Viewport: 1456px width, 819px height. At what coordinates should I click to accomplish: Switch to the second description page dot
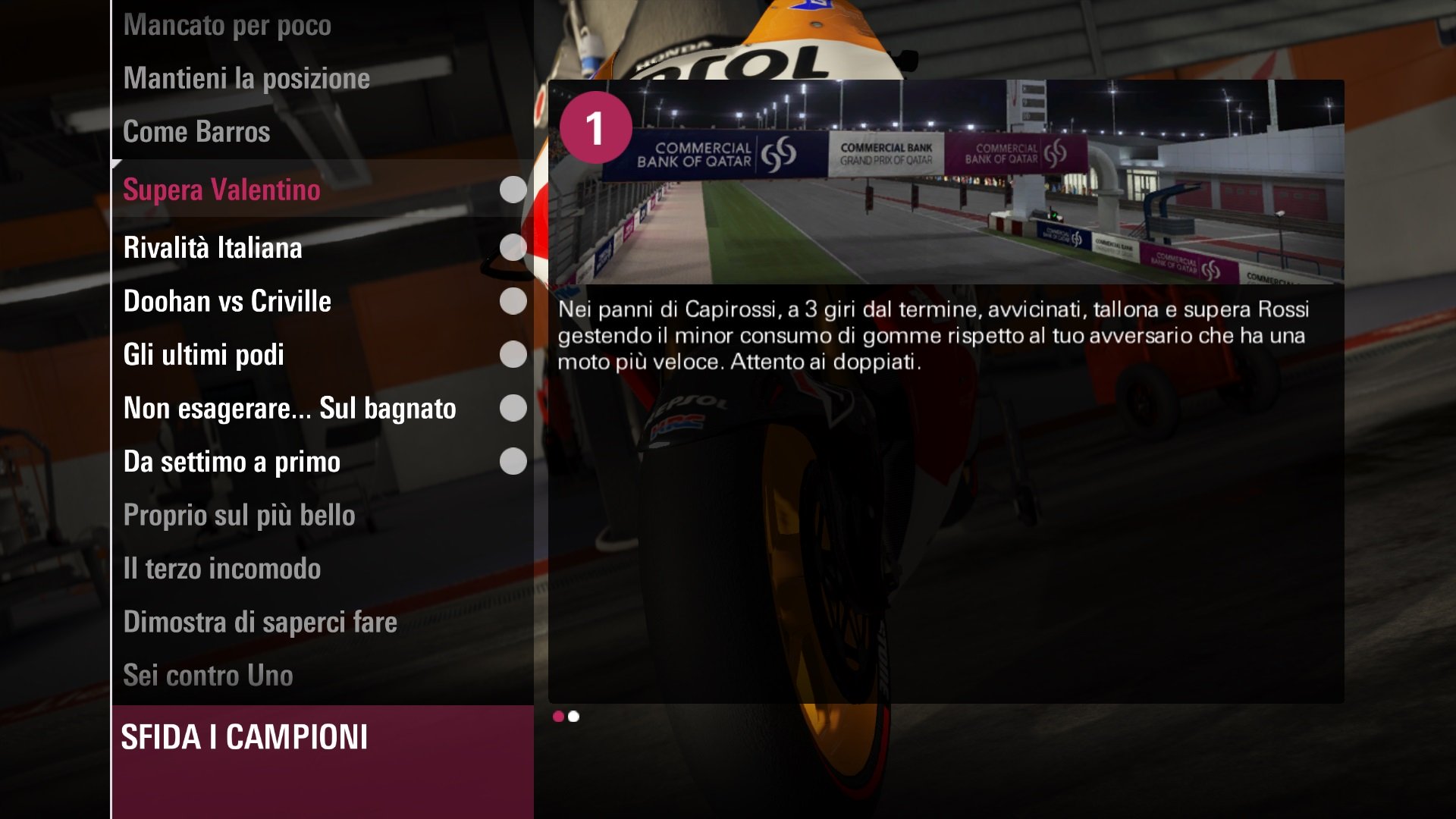pyautogui.click(x=574, y=717)
